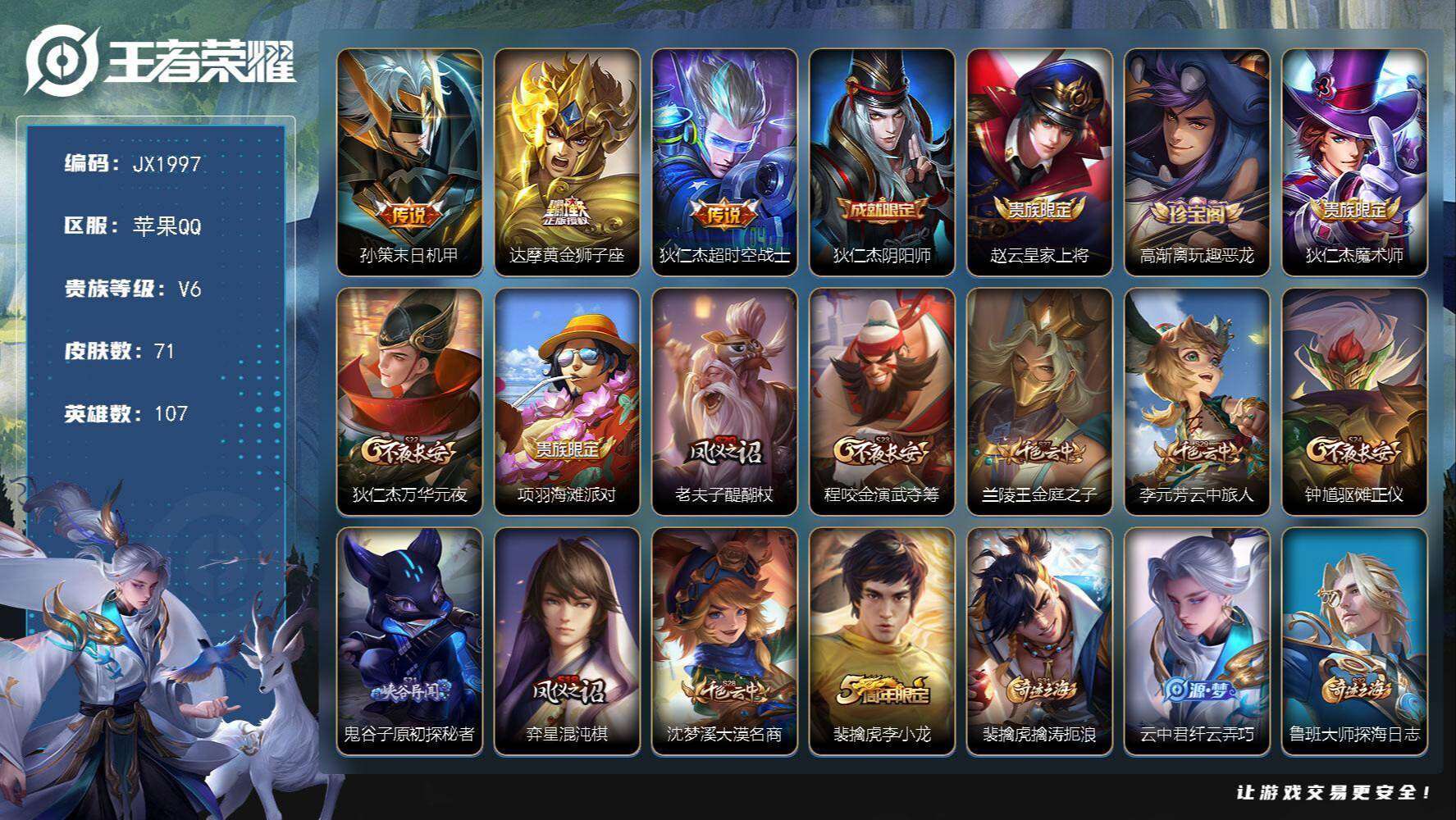Click the 裴擒虎李小龙 skin card
Viewport: 1456px width, 820px height.
(x=882, y=640)
